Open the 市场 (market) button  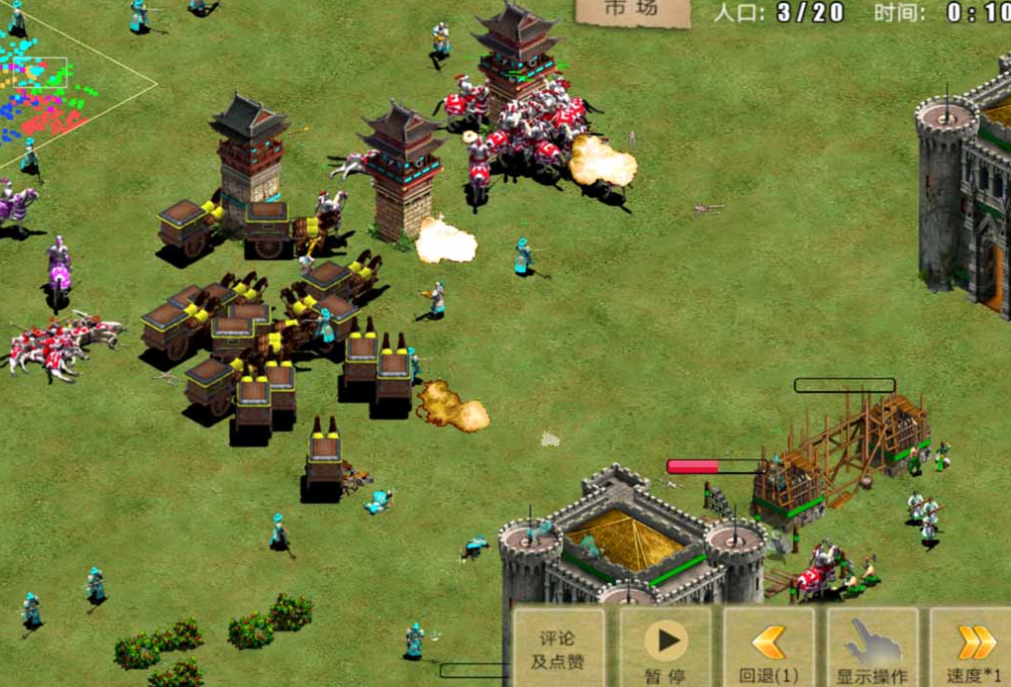pyautogui.click(x=632, y=11)
